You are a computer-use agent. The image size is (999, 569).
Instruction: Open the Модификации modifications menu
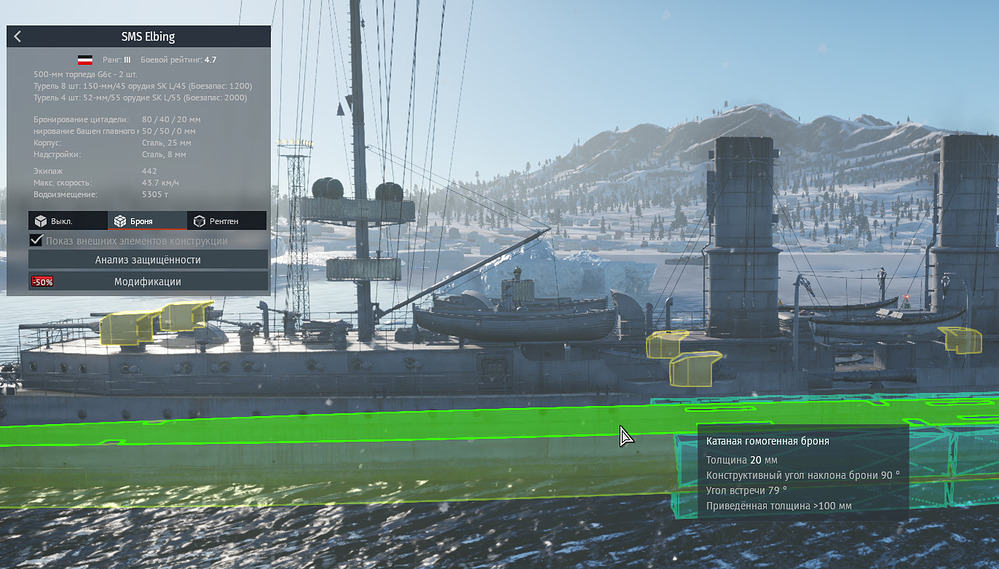tap(148, 282)
